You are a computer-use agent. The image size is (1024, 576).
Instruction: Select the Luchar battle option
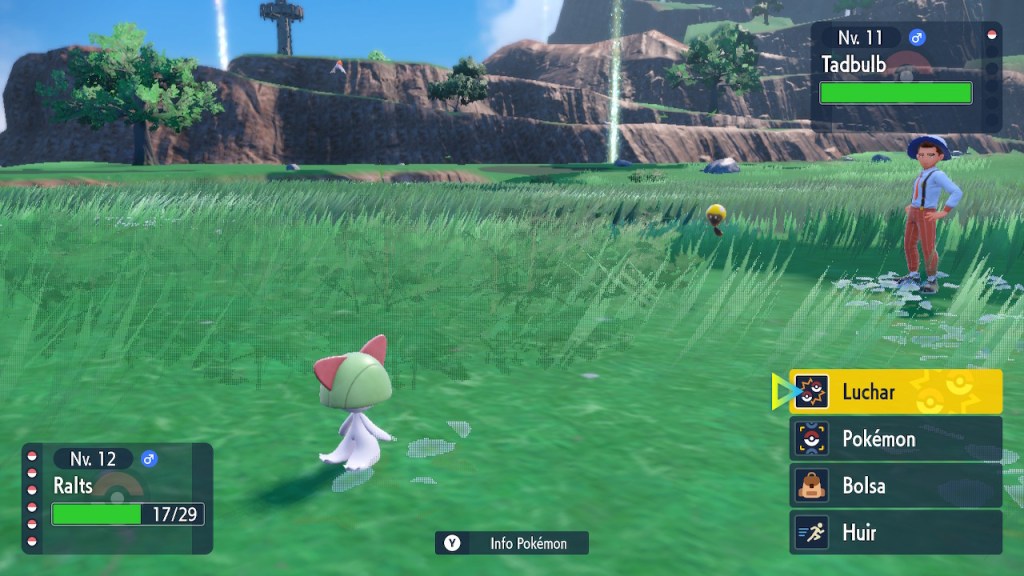(896, 392)
